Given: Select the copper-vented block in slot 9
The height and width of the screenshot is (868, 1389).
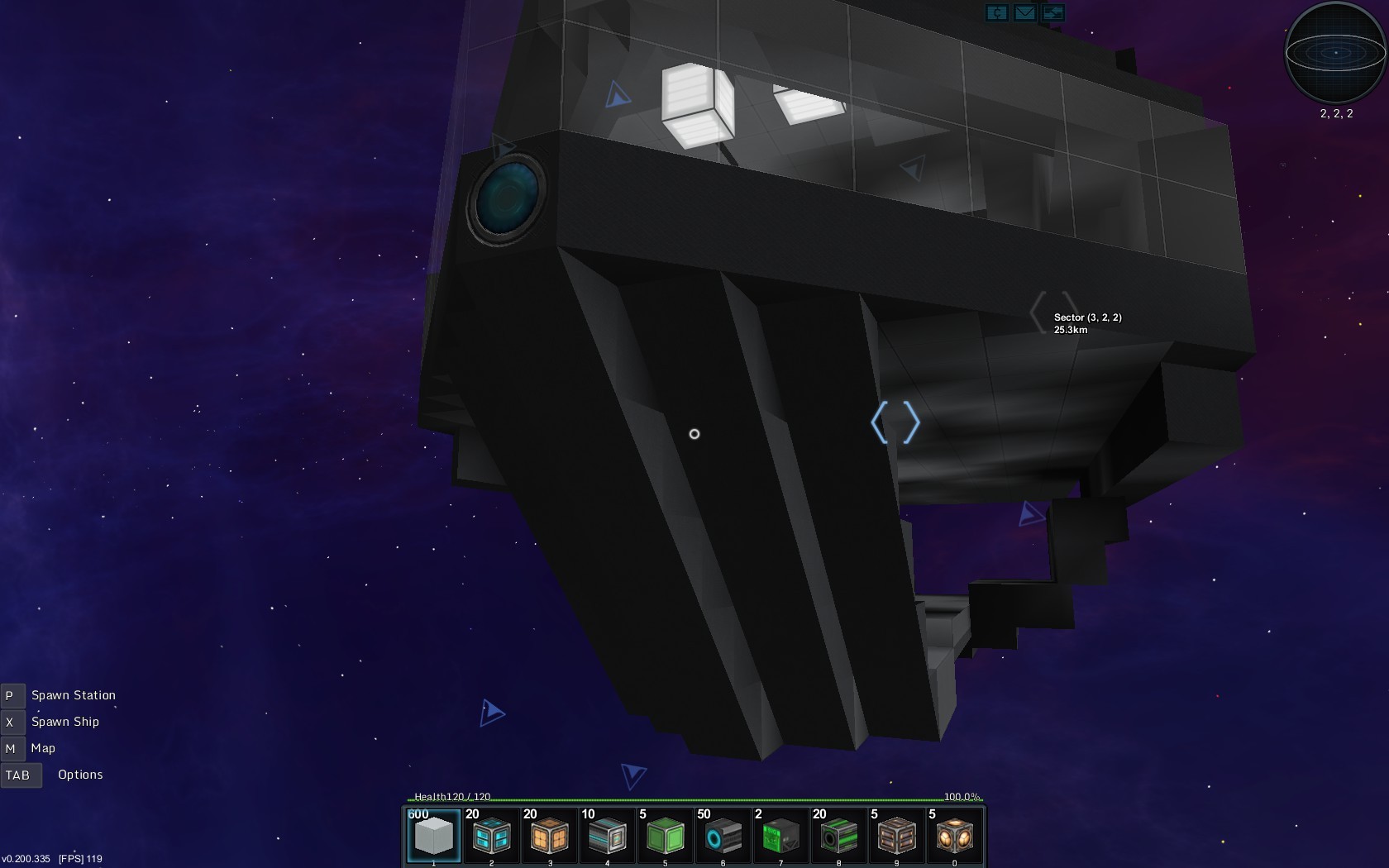Looking at the screenshot, I should [x=896, y=836].
